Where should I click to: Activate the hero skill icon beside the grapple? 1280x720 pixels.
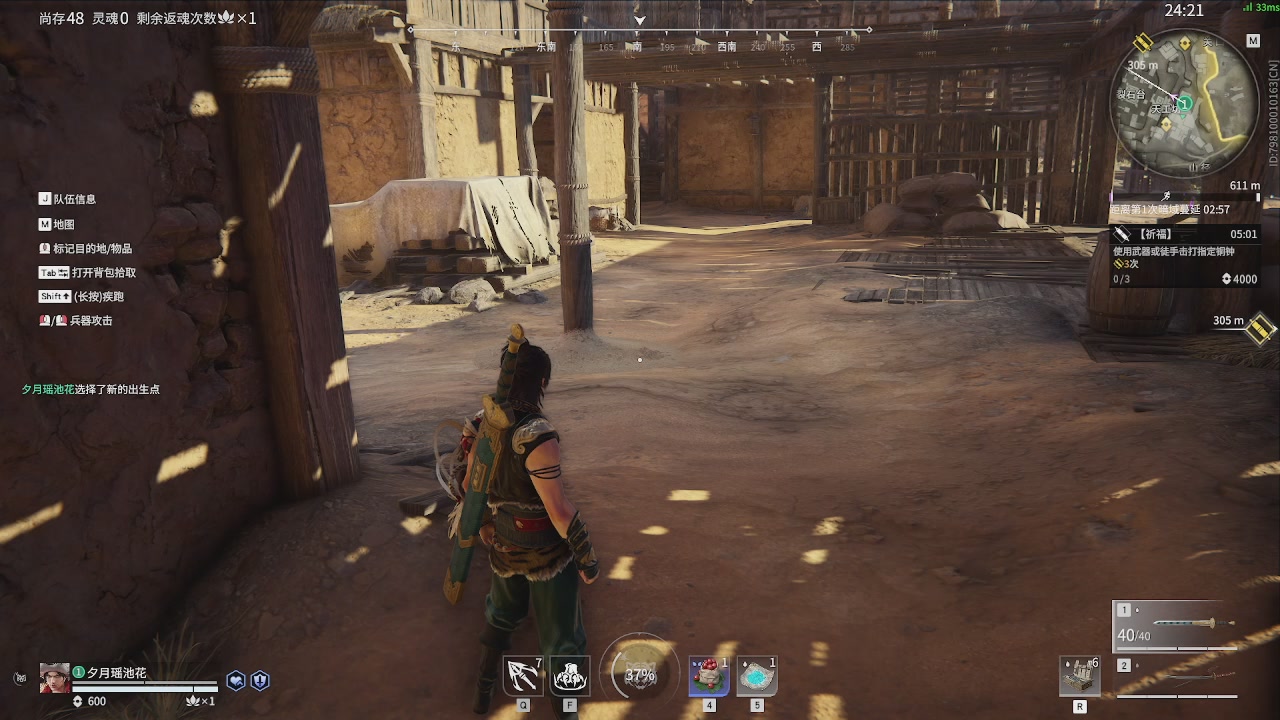pyautogui.click(x=570, y=676)
